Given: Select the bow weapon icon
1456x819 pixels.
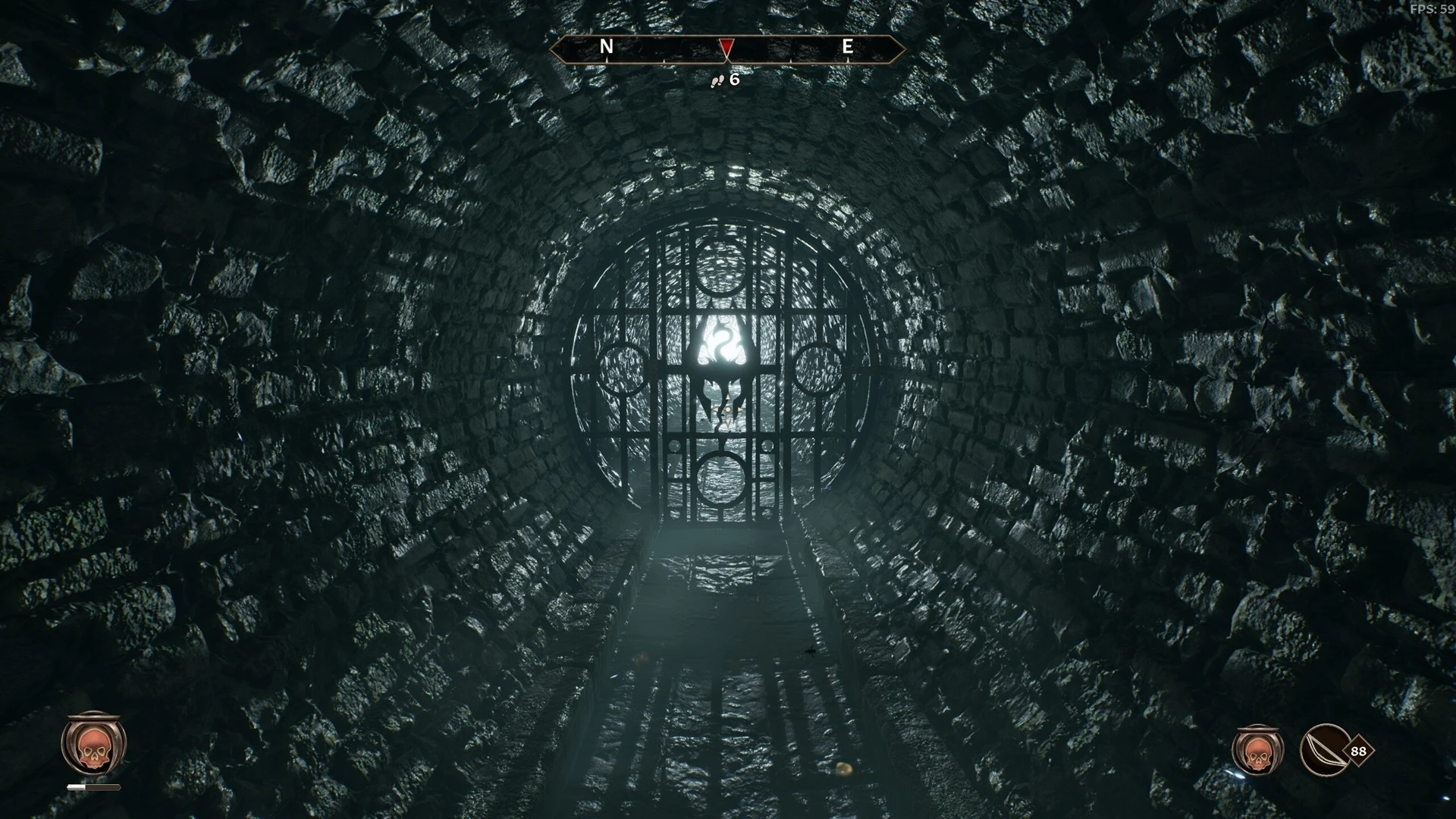Looking at the screenshot, I should 1324,751.
